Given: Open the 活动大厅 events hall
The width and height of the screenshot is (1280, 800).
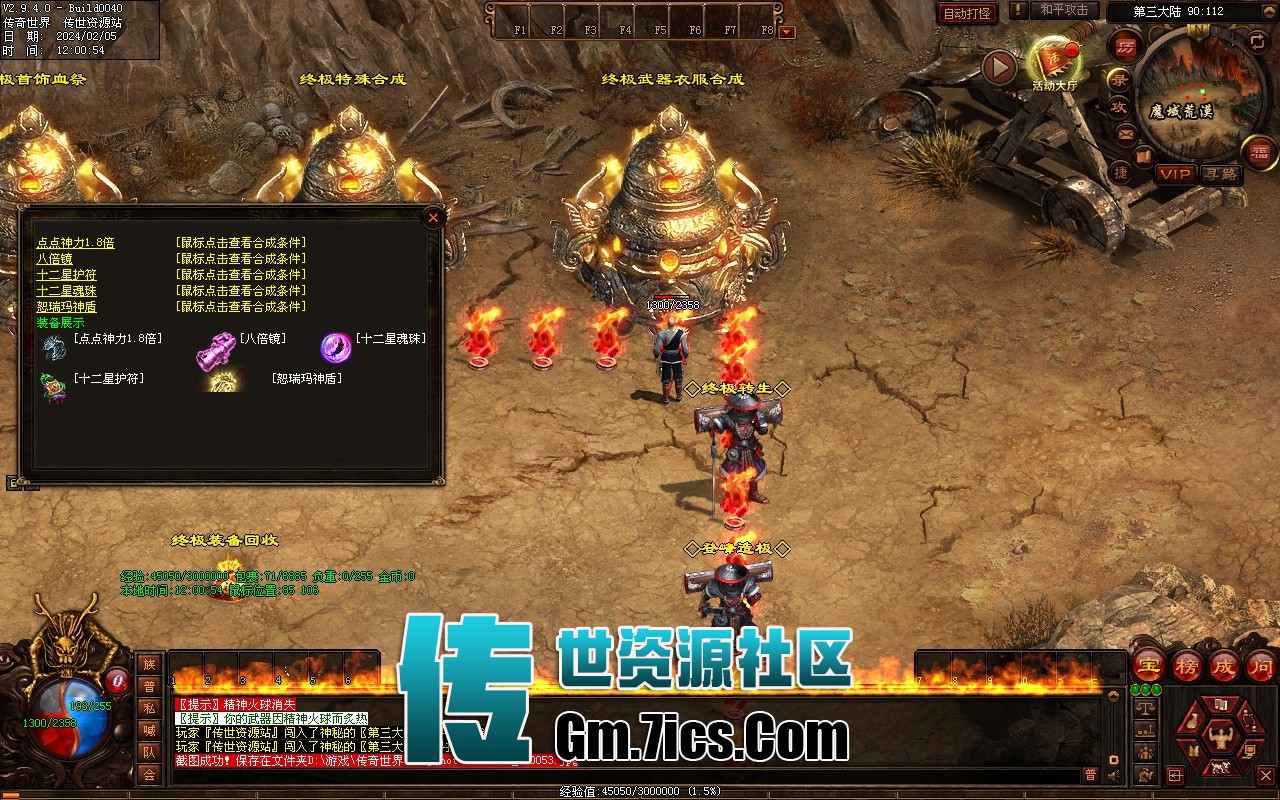Looking at the screenshot, I should pyautogui.click(x=1054, y=62).
